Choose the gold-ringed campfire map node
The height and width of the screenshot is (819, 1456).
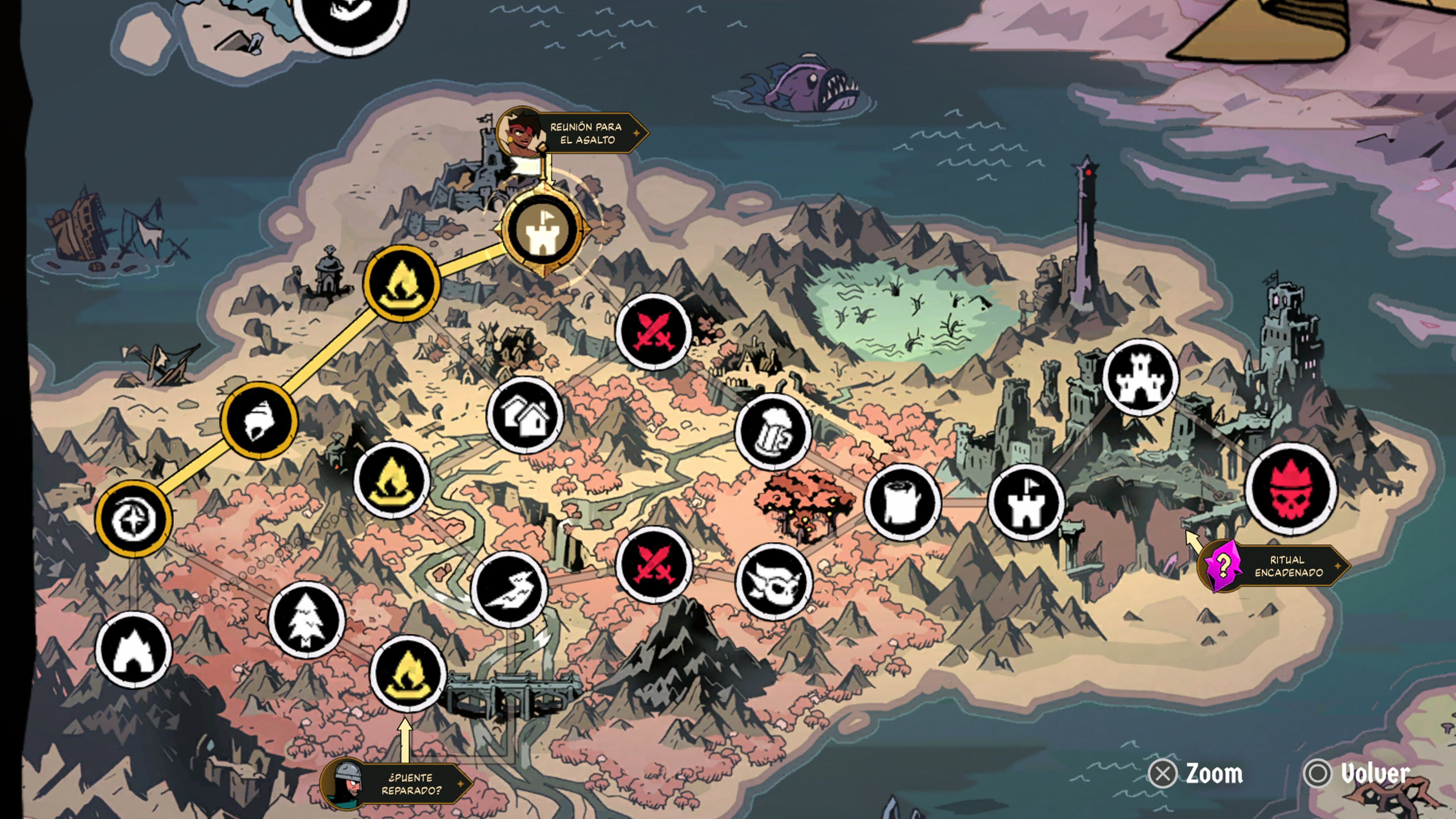click(401, 282)
